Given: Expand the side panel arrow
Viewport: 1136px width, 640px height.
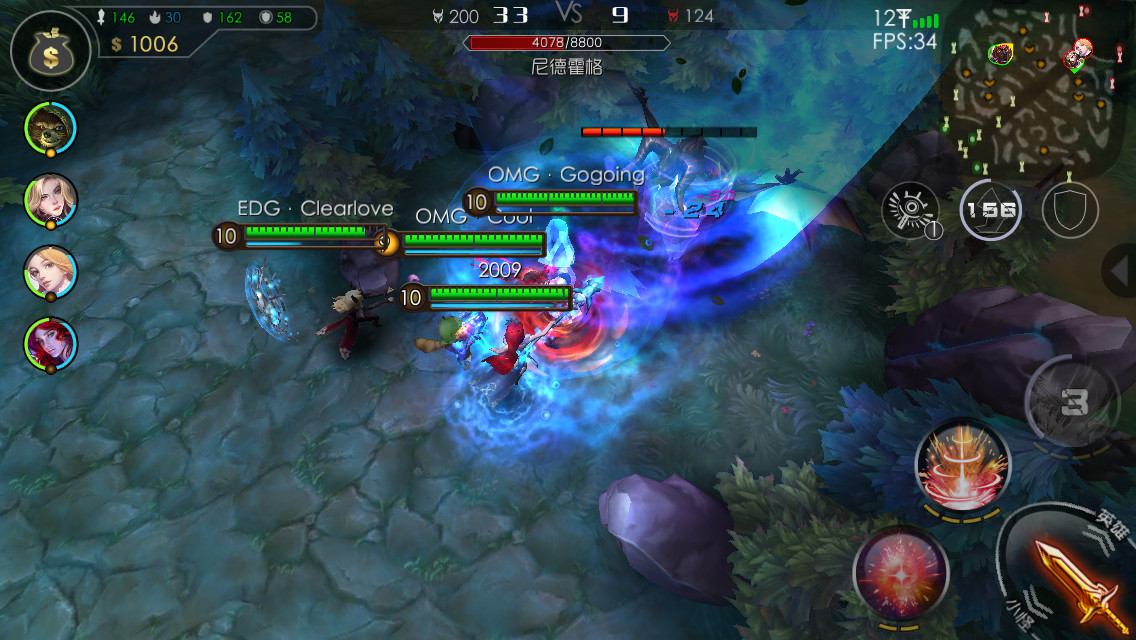Looking at the screenshot, I should (x=1119, y=270).
